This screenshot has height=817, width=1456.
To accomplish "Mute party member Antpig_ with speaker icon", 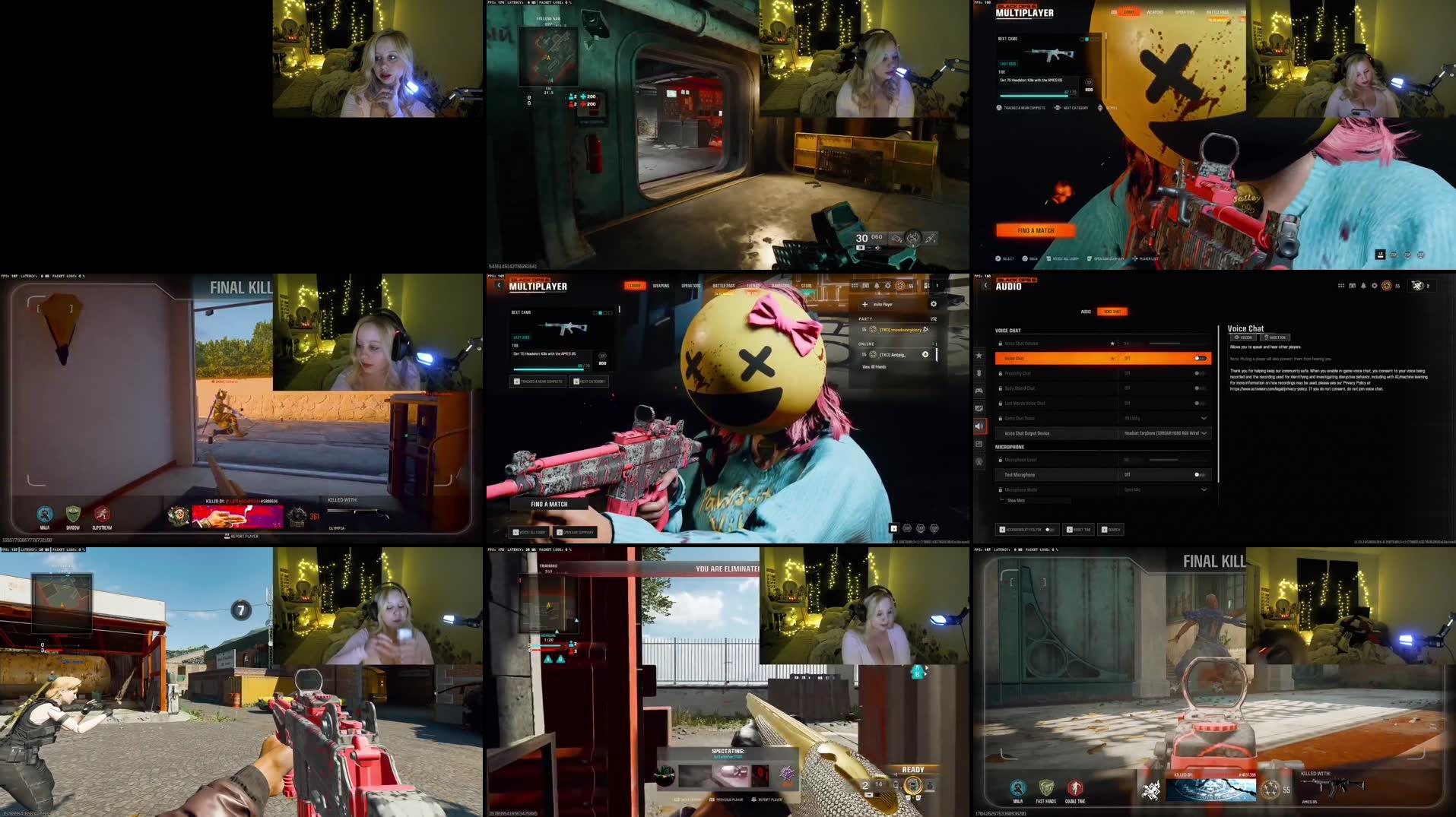I will 925,354.
